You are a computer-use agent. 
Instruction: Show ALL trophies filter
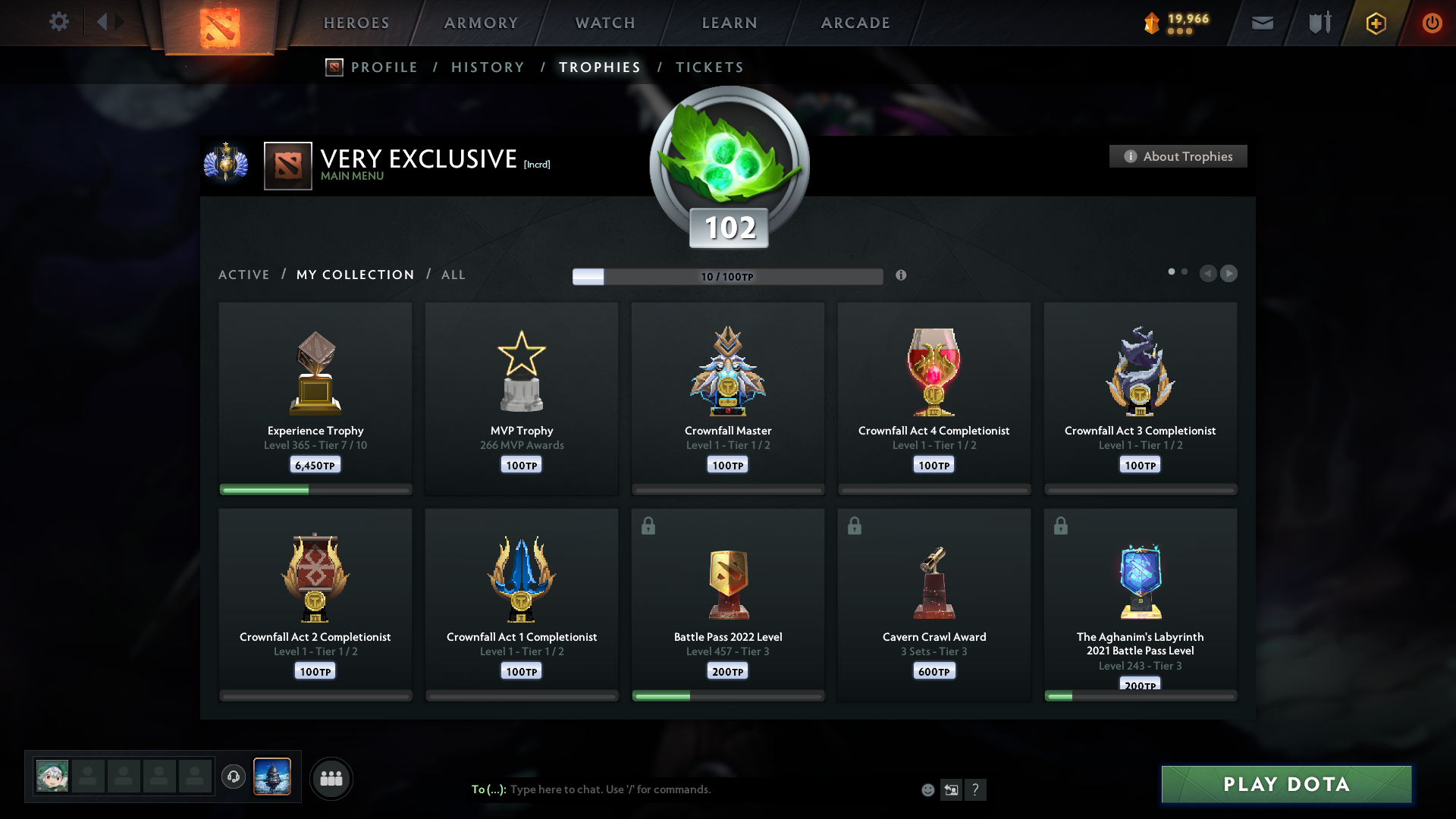click(453, 275)
